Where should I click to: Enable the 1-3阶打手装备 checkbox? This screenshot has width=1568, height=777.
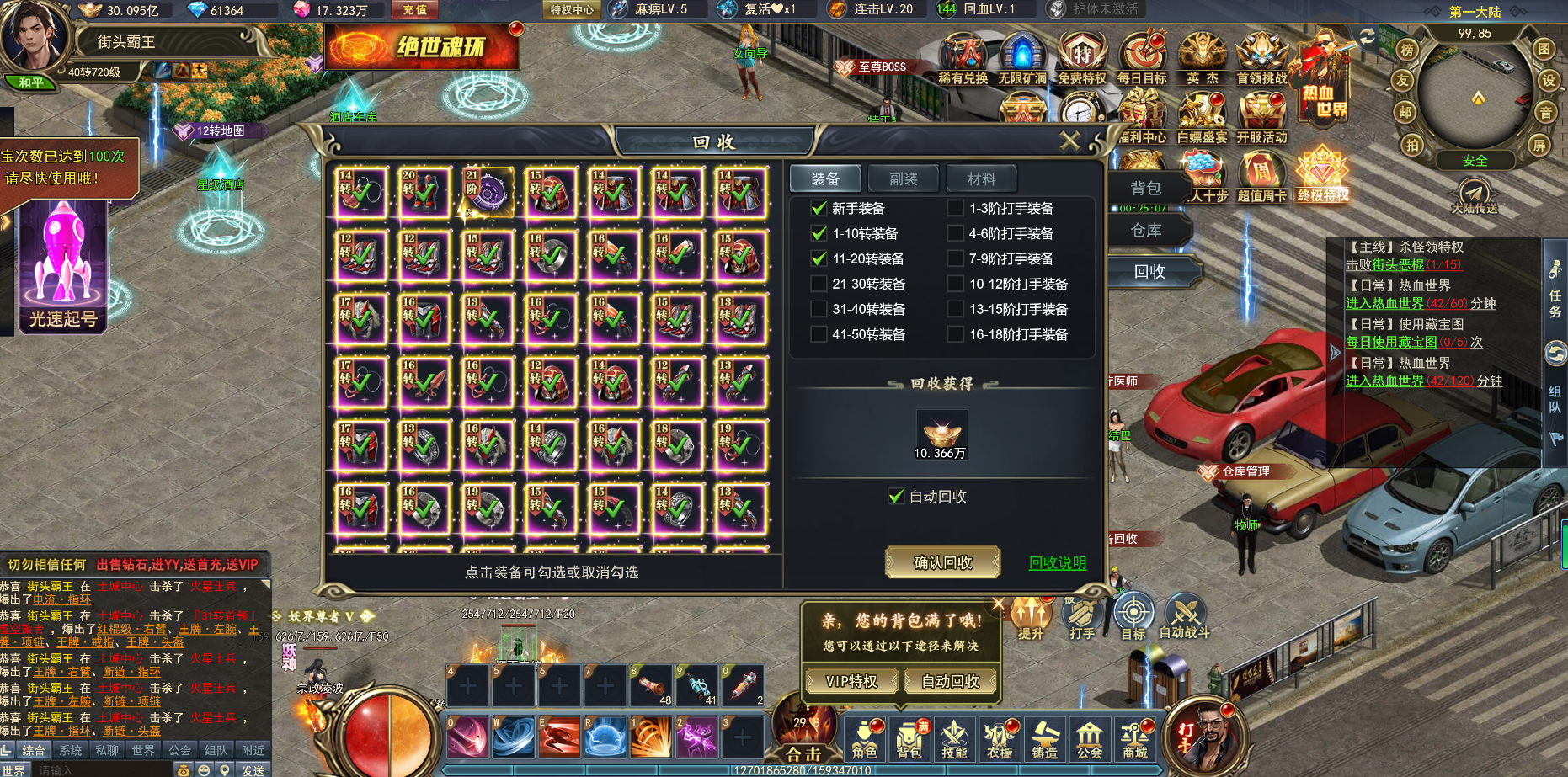(955, 208)
